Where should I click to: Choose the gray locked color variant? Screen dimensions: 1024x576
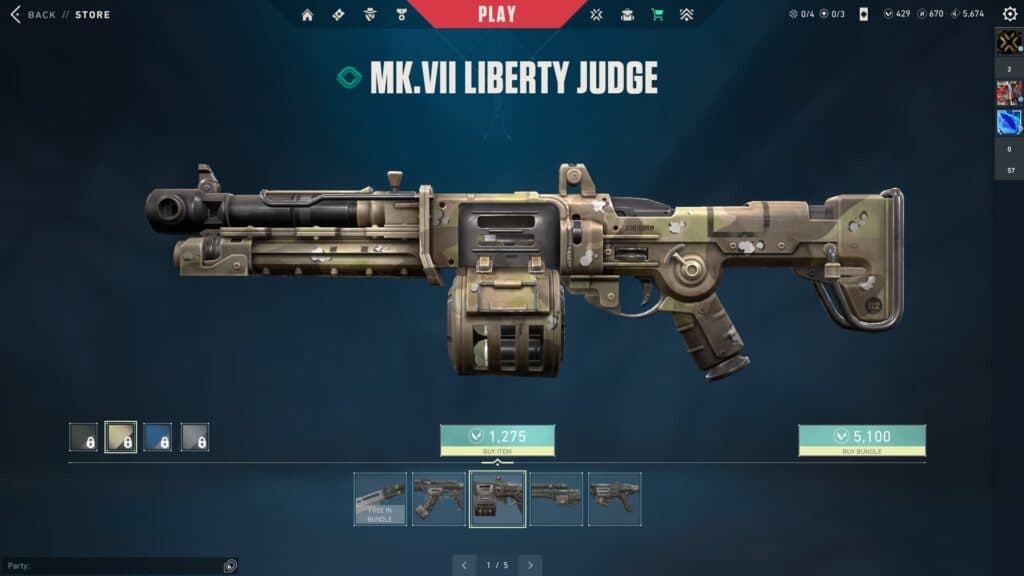click(195, 437)
